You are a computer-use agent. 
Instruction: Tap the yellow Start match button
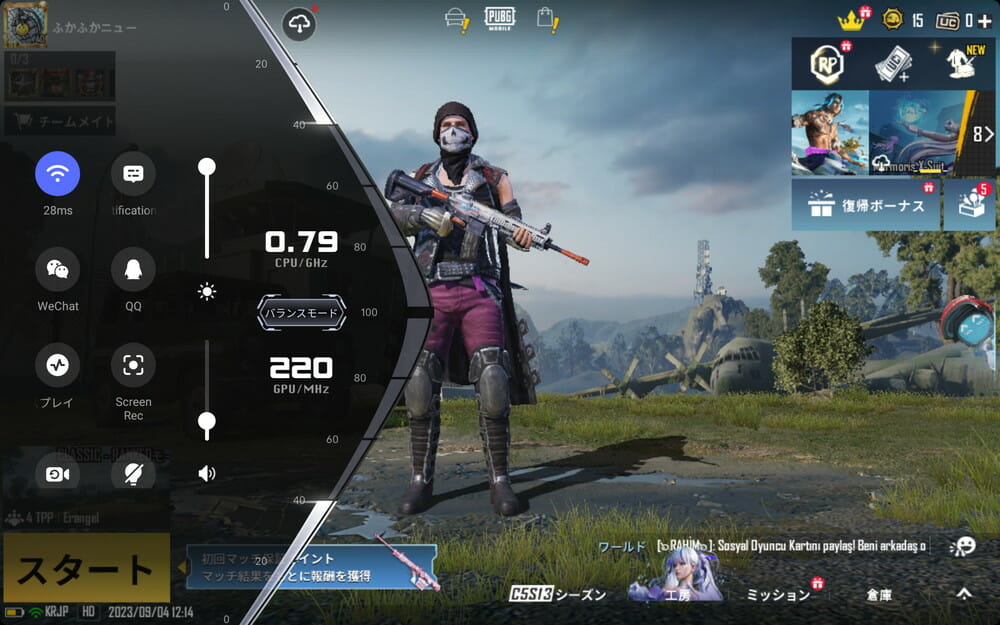85,569
